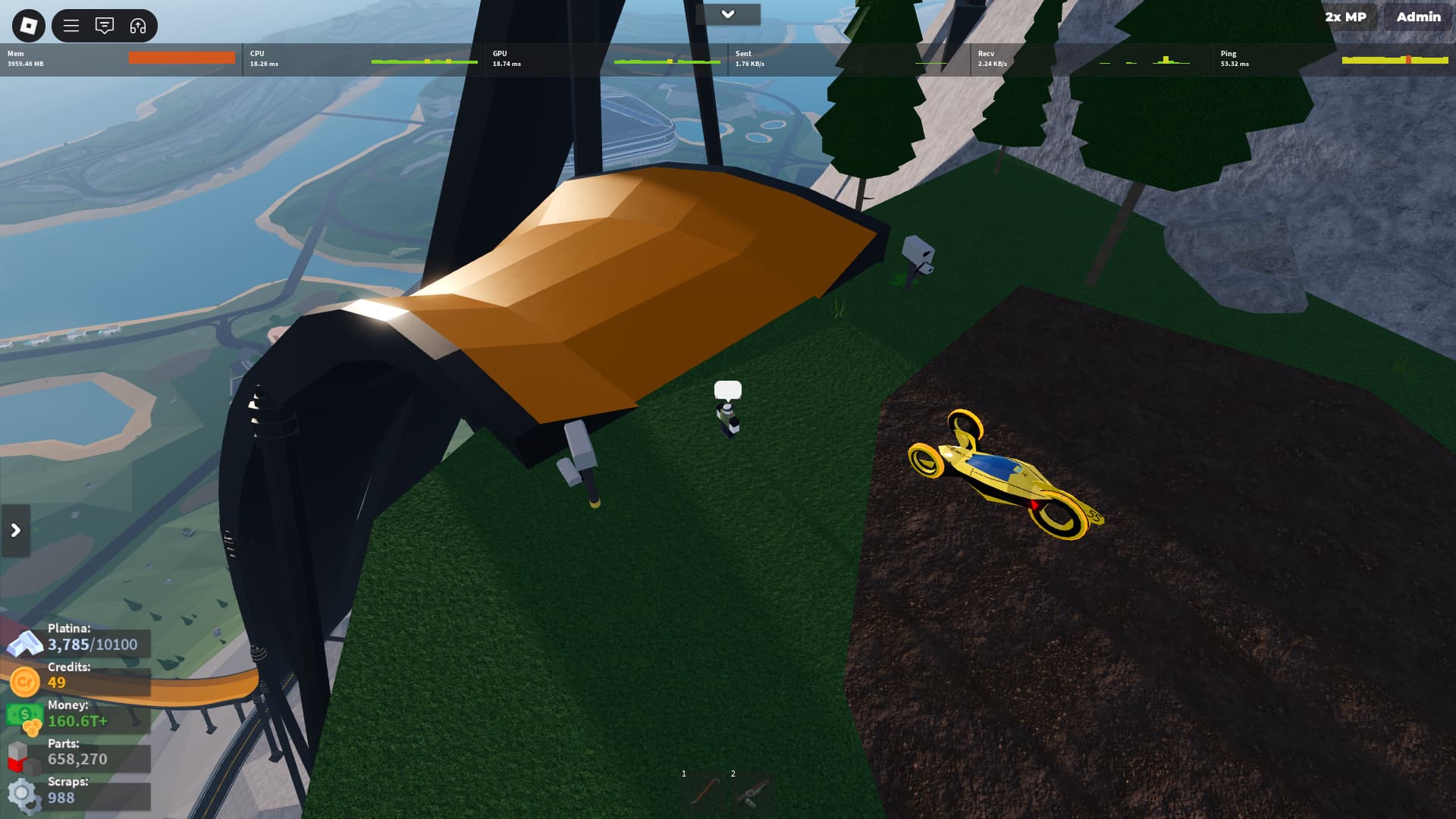1456x819 pixels.
Task: Select the orange Credits coin icon
Action: click(x=24, y=681)
